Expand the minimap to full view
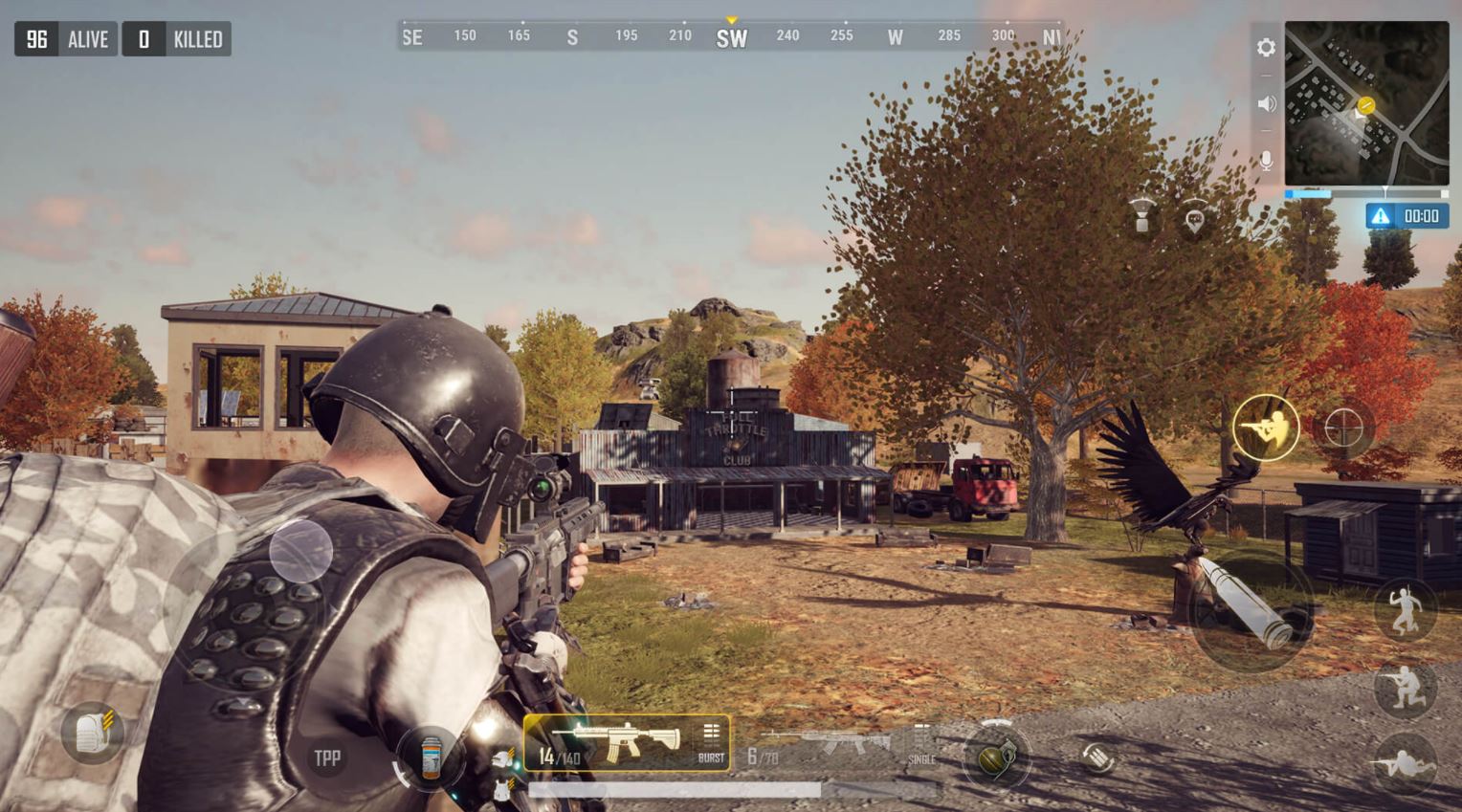 pos(1366,110)
